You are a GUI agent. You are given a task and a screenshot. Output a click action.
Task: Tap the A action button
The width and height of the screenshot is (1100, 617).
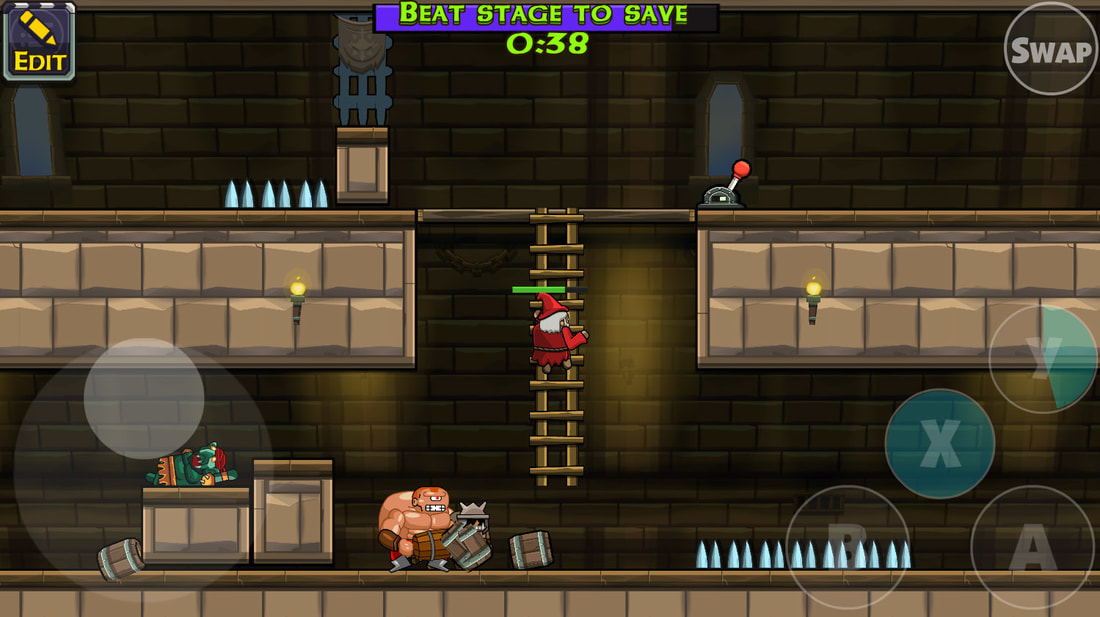[1033, 547]
